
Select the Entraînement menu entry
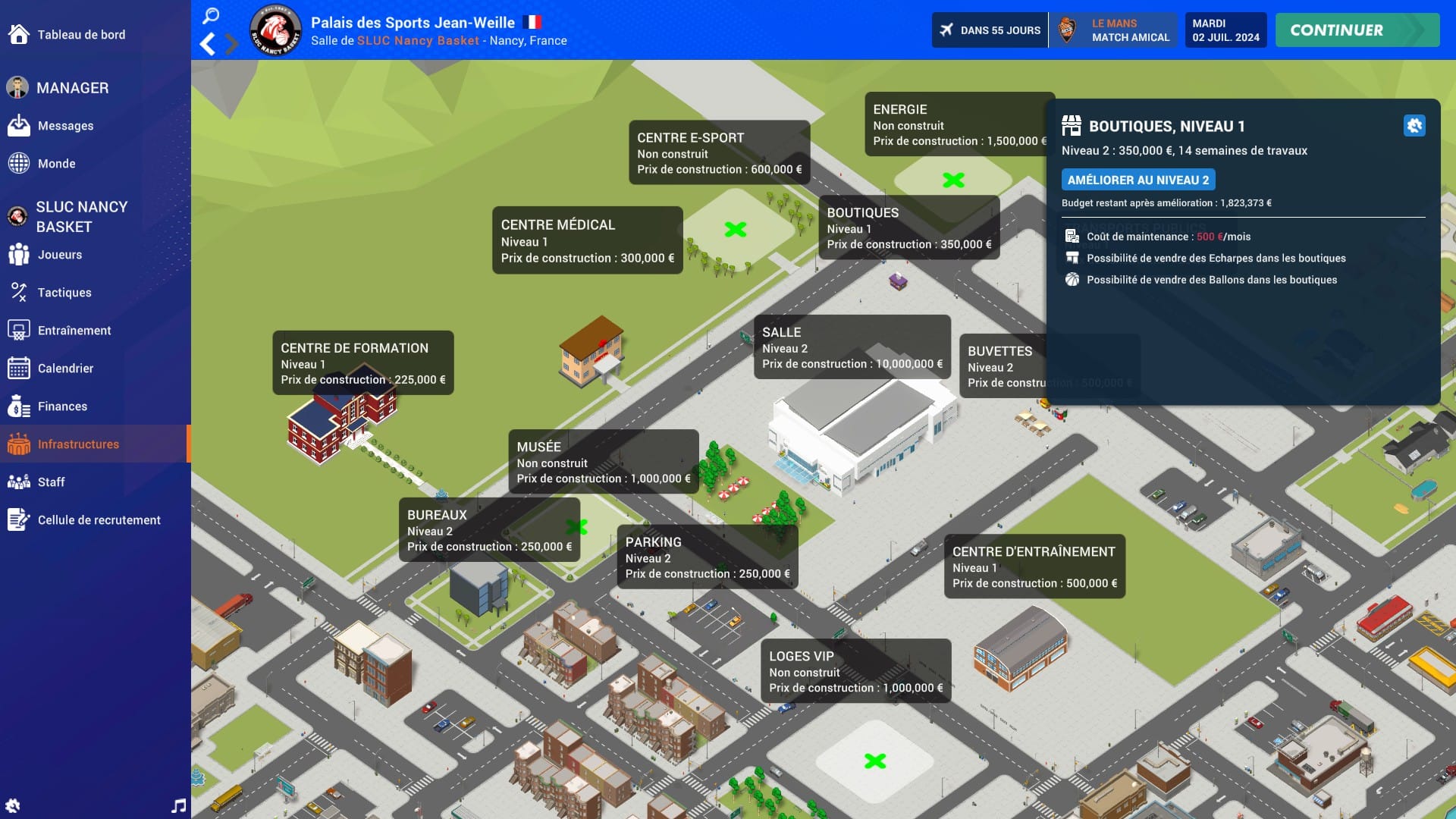[74, 331]
